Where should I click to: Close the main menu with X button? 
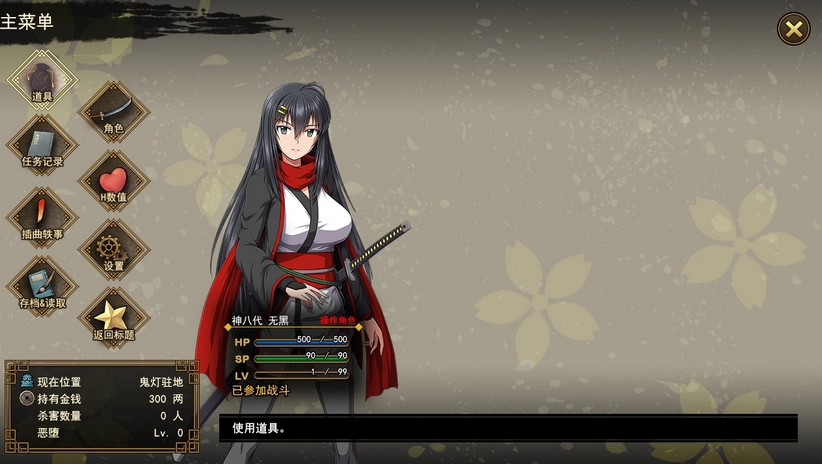tap(794, 29)
